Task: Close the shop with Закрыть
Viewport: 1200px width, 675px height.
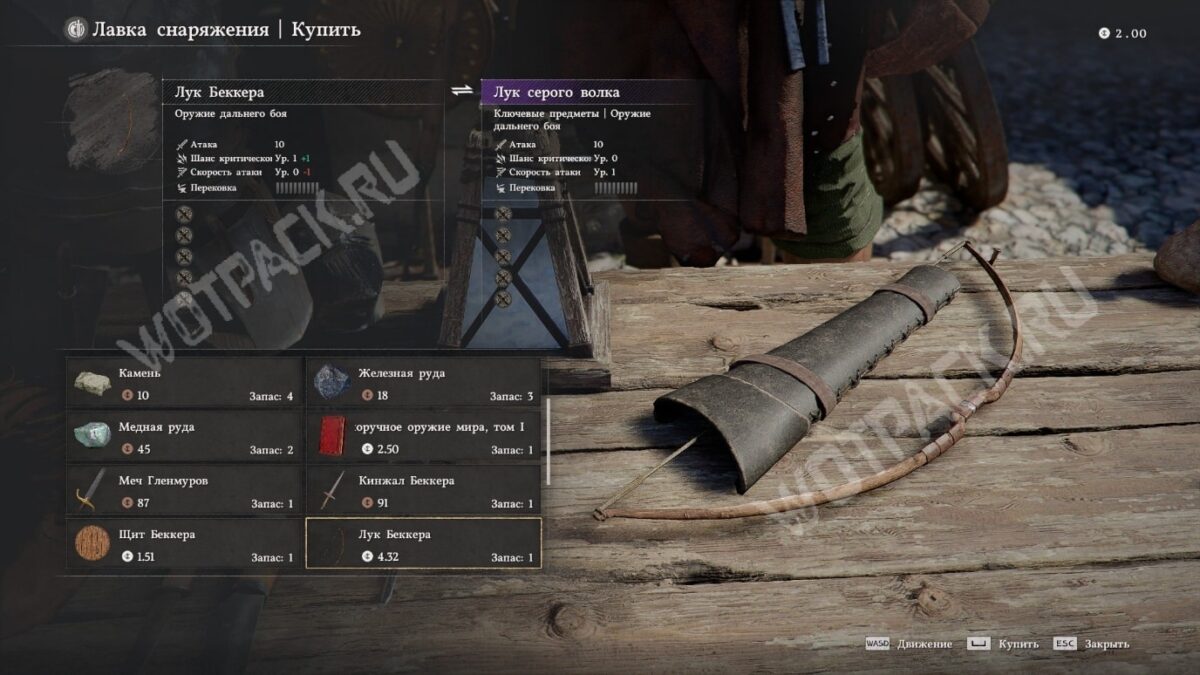Action: pos(1093,644)
